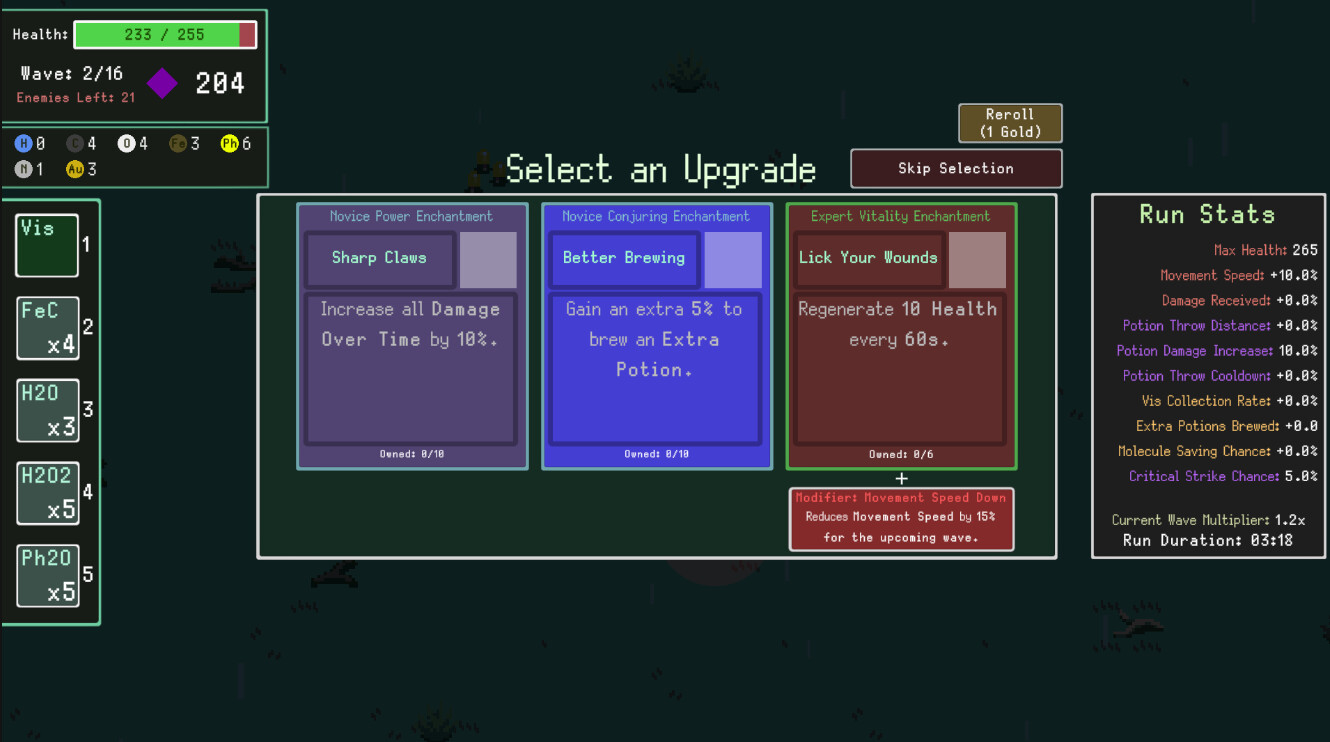Select the Ph2O potion in slot 5

48,575
